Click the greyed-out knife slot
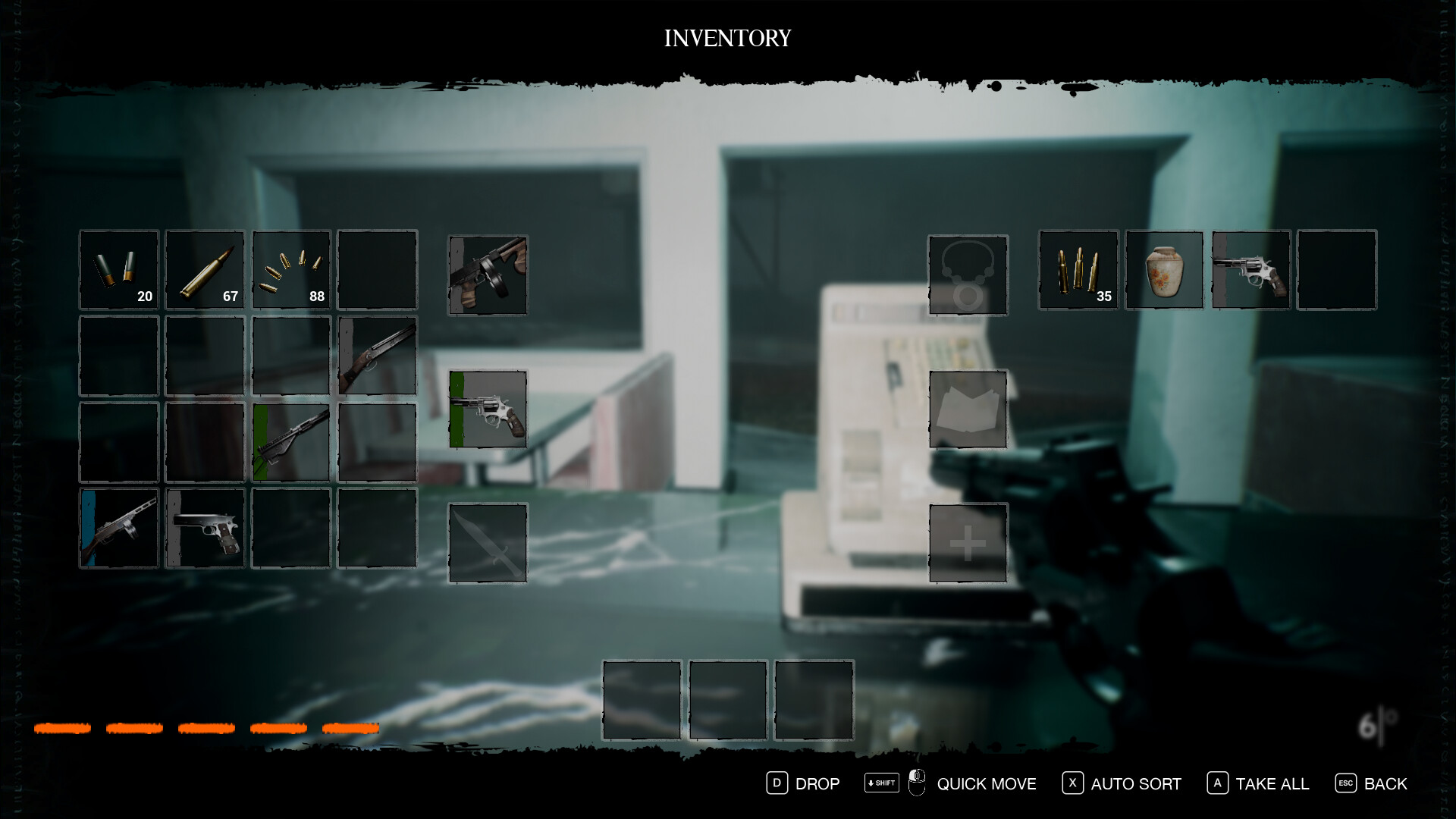This screenshot has height=819, width=1456. 488,540
